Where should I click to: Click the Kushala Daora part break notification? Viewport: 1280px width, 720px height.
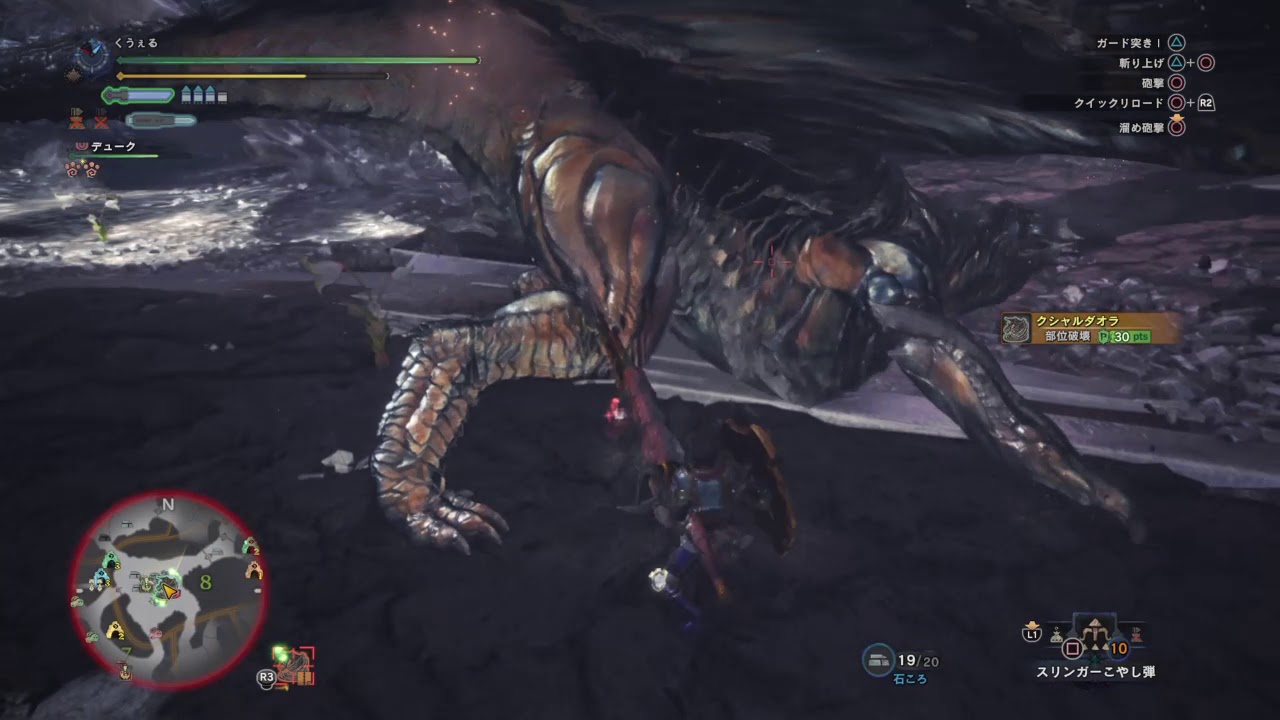pos(1090,328)
